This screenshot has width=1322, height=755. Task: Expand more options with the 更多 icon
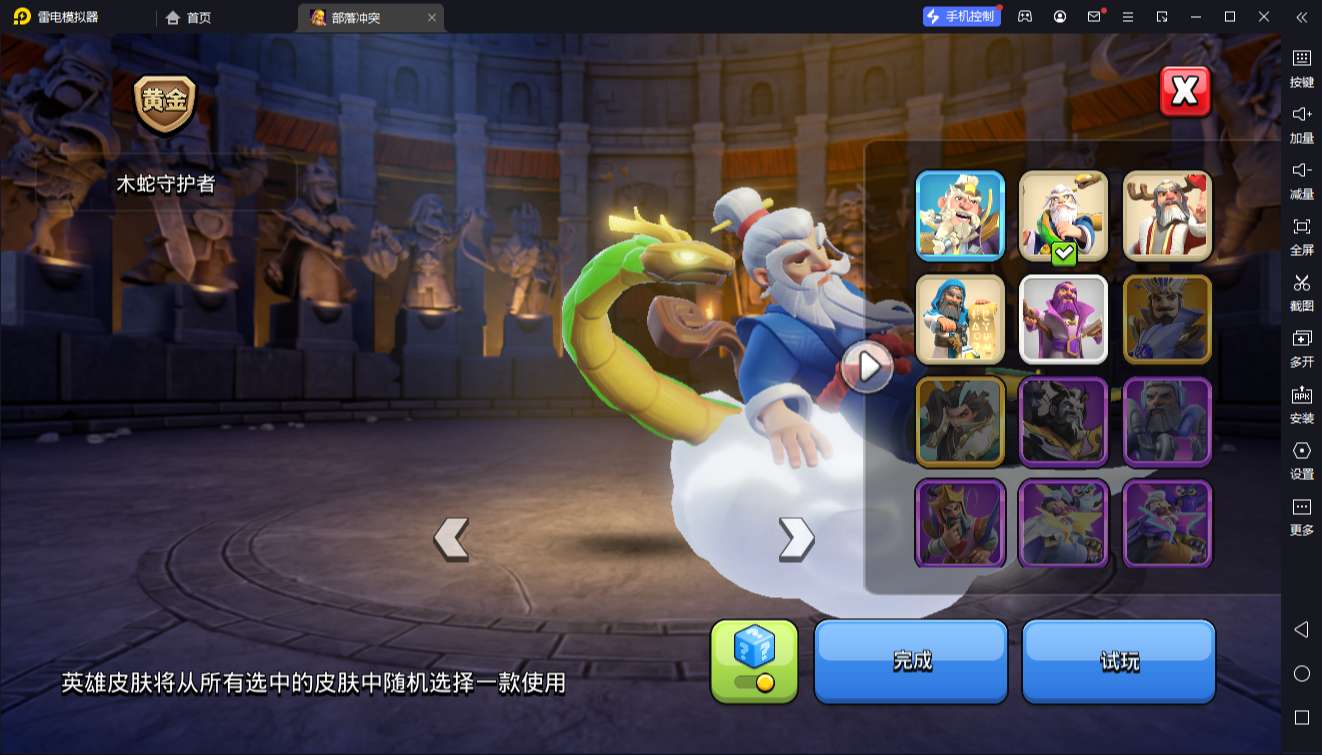pyautogui.click(x=1301, y=517)
